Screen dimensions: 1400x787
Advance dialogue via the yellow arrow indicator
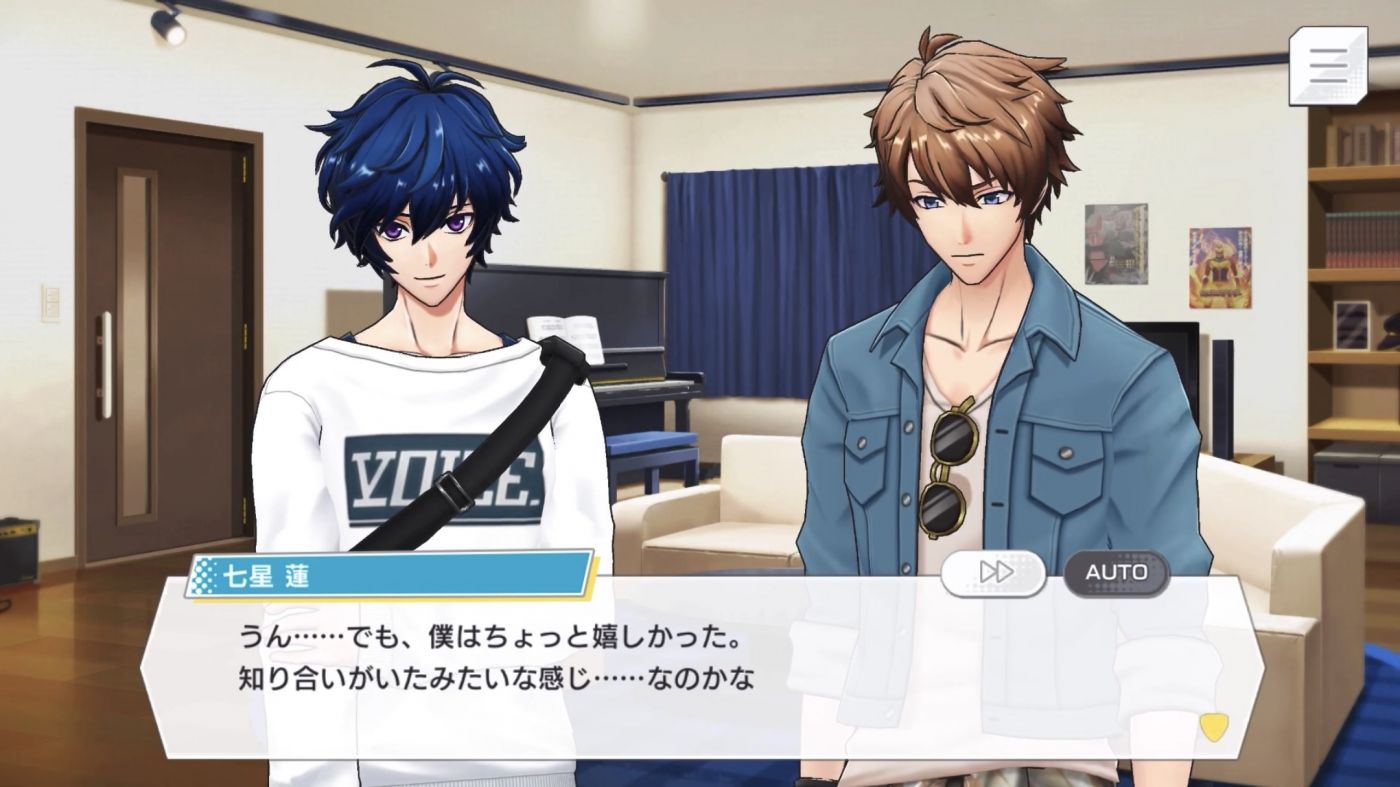[1213, 727]
